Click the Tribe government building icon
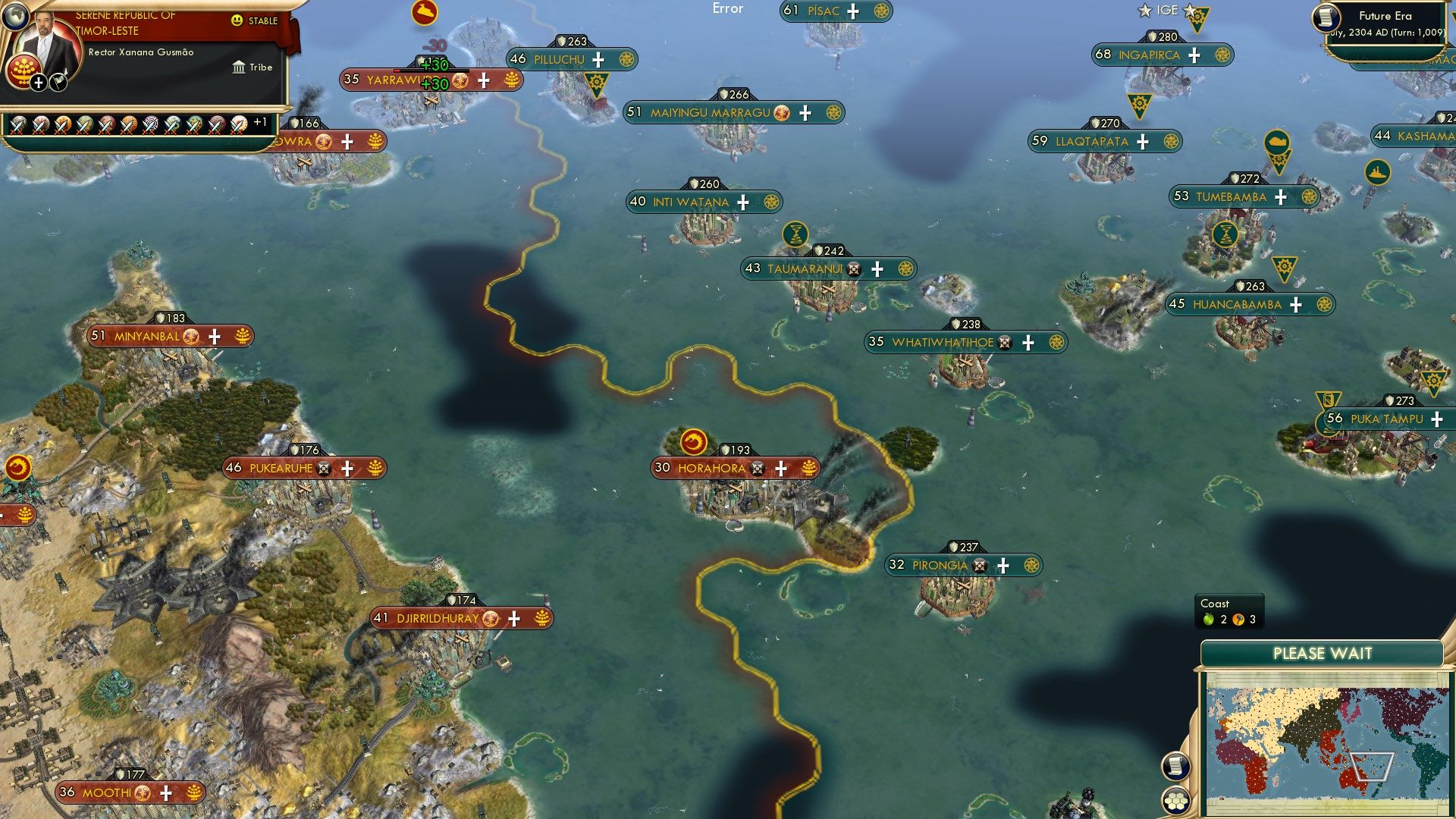Viewport: 1456px width, 819px height. [x=240, y=67]
